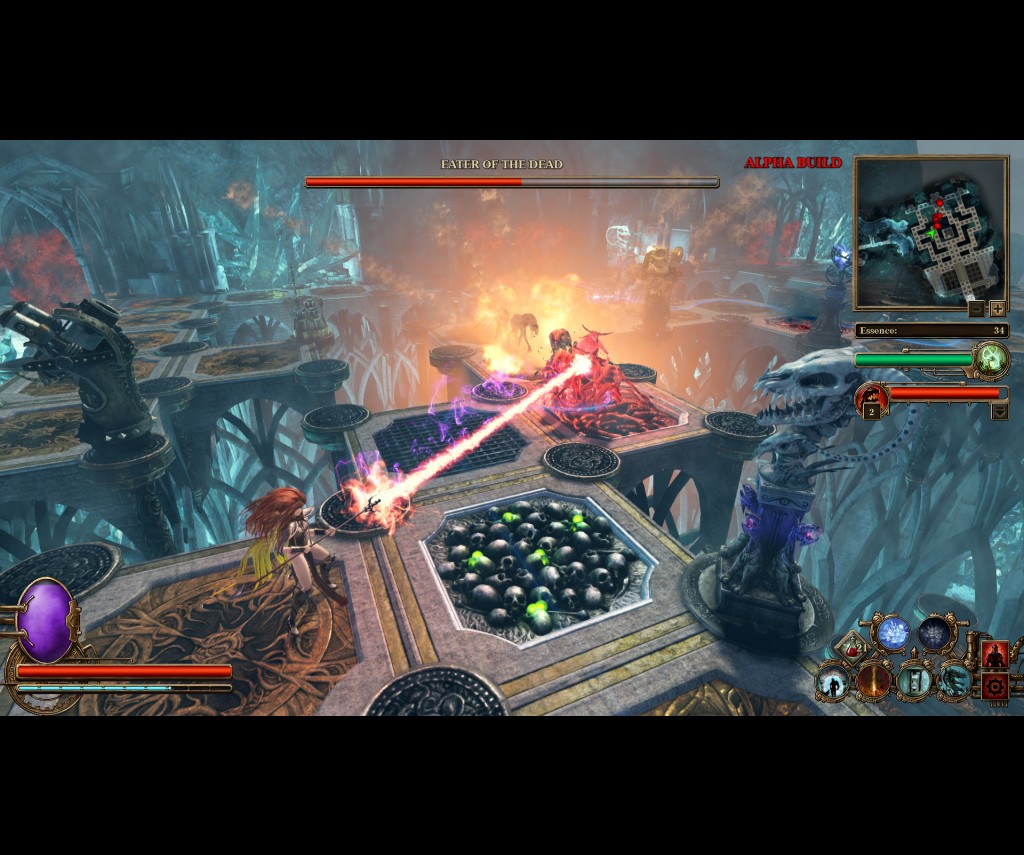Image resolution: width=1024 pixels, height=855 pixels.
Task: Select the red demon portrait icon
Action: point(871,397)
